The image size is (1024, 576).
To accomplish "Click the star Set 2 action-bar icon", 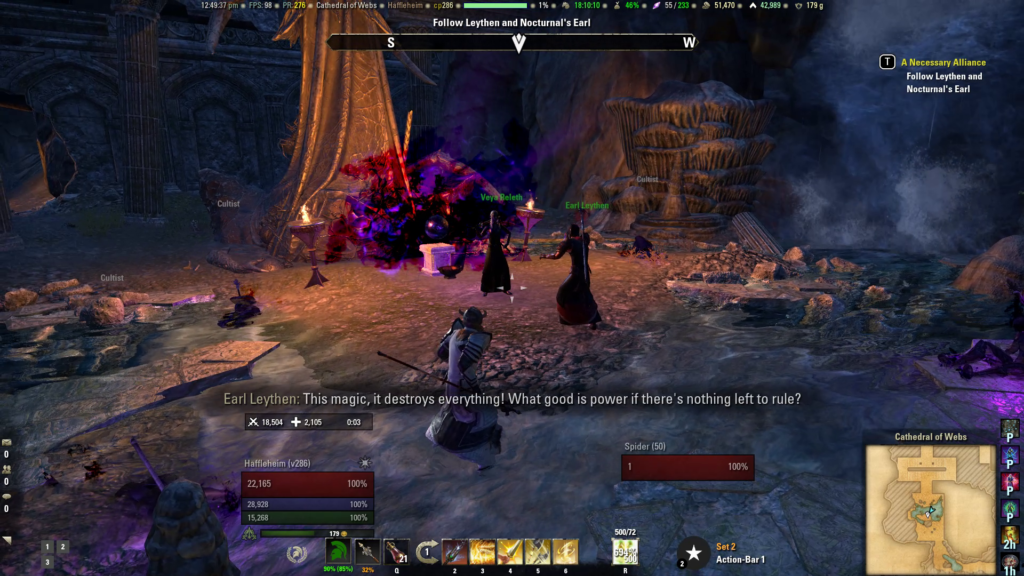I will pos(693,553).
